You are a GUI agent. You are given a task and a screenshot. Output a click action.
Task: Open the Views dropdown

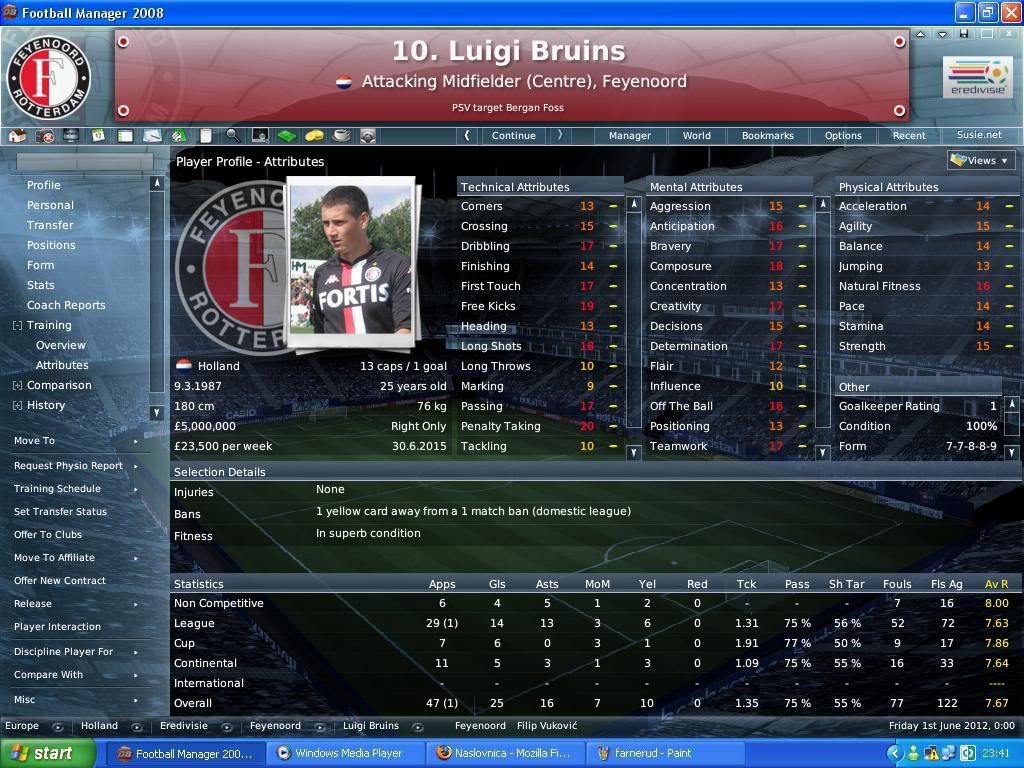point(981,160)
